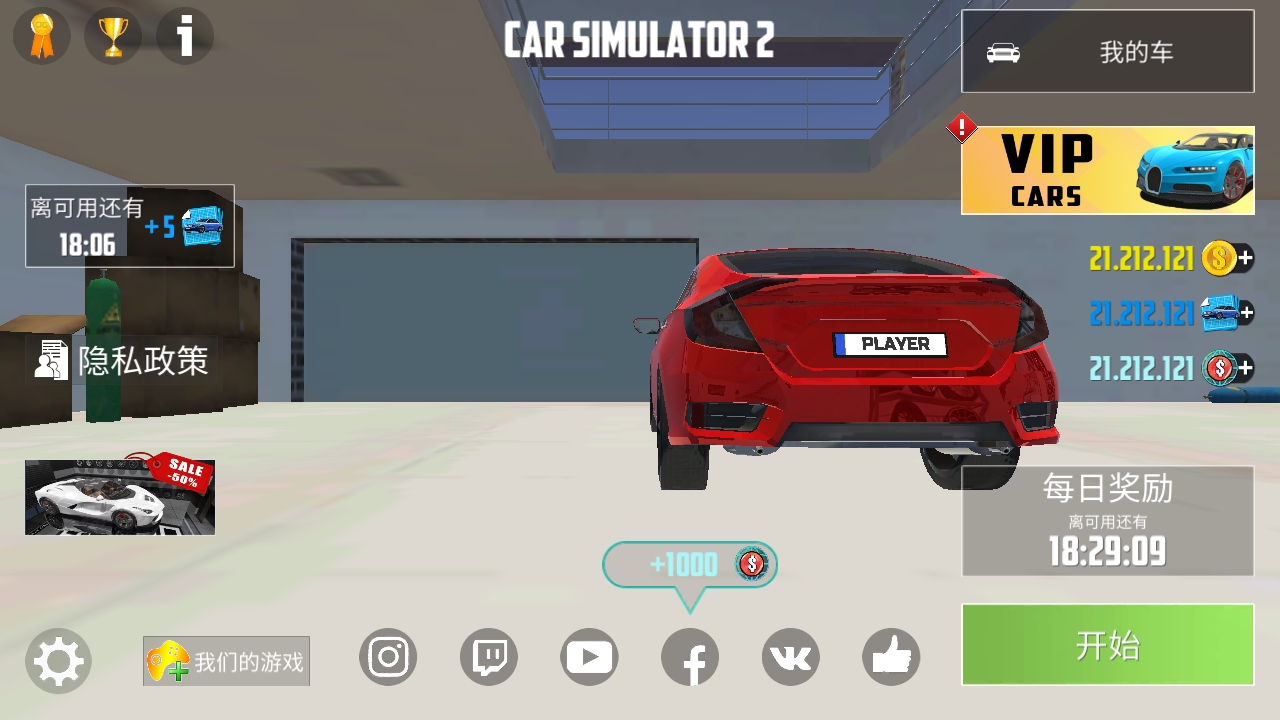Open the +5 car card timer reward
Screen dimensions: 1280x720
tap(130, 226)
